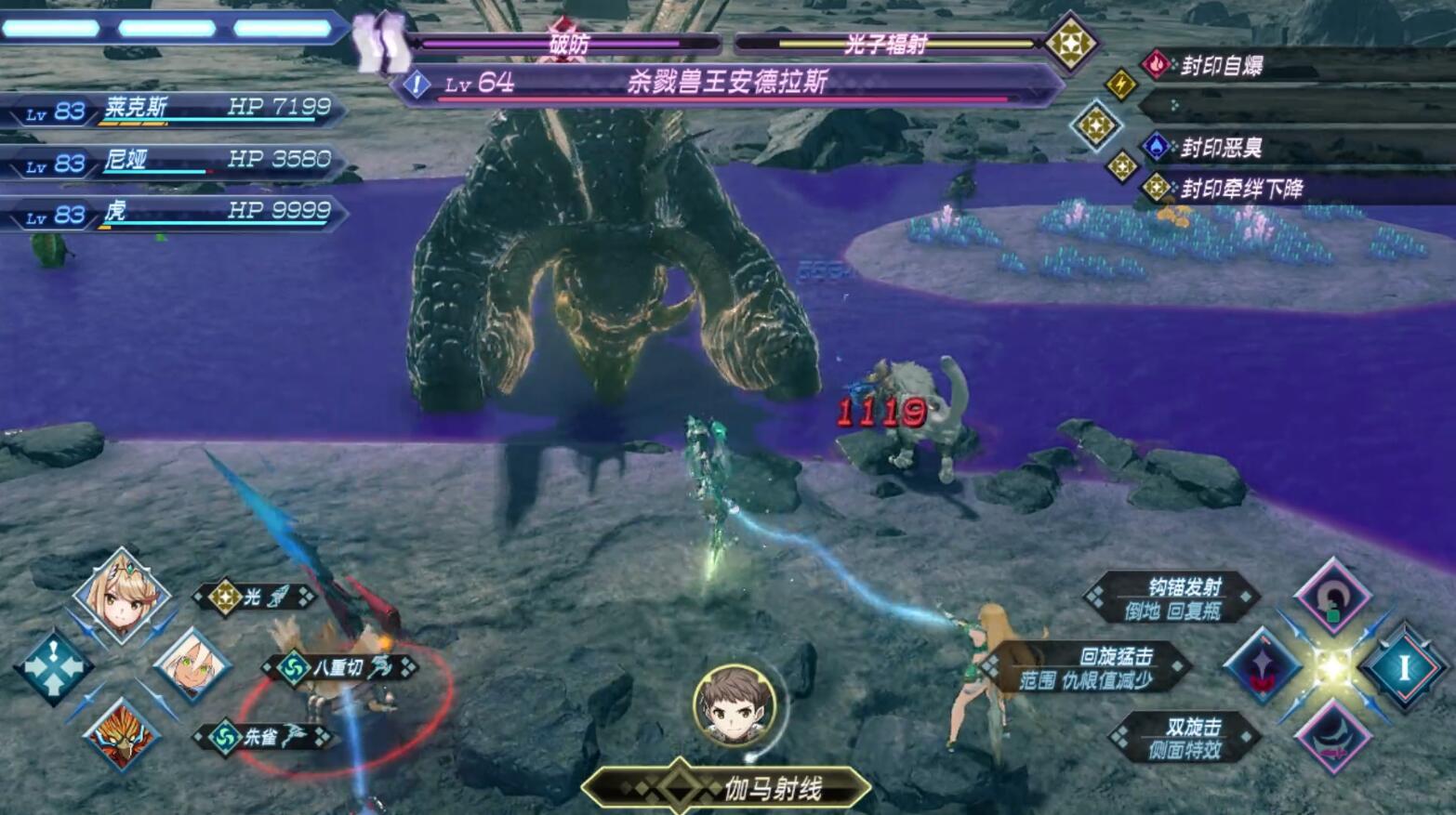
Task: Click the 双旋击 art label
Action: coord(1185,737)
